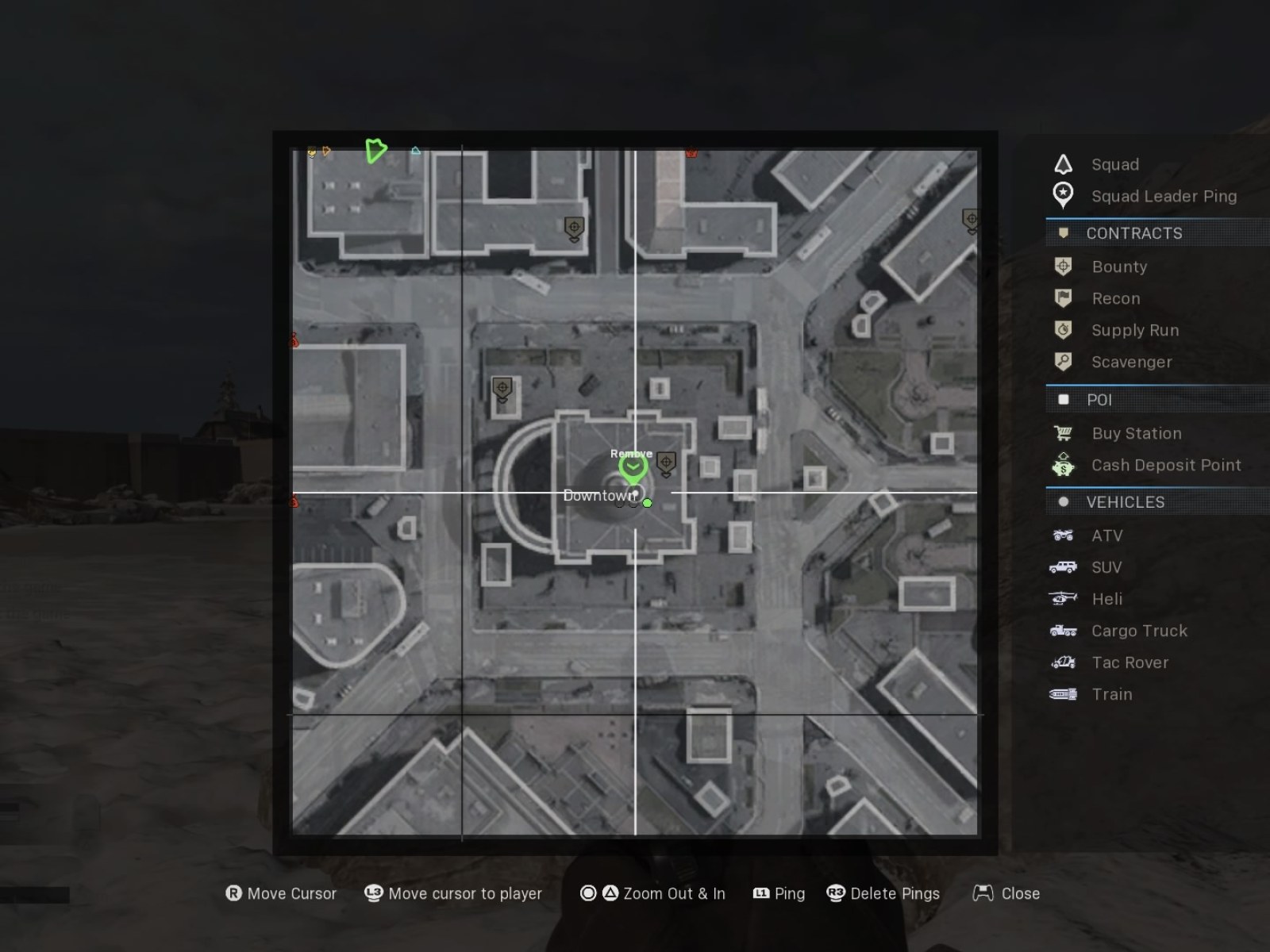
Task: Select the Scavenger contract icon
Action: 1063,362
